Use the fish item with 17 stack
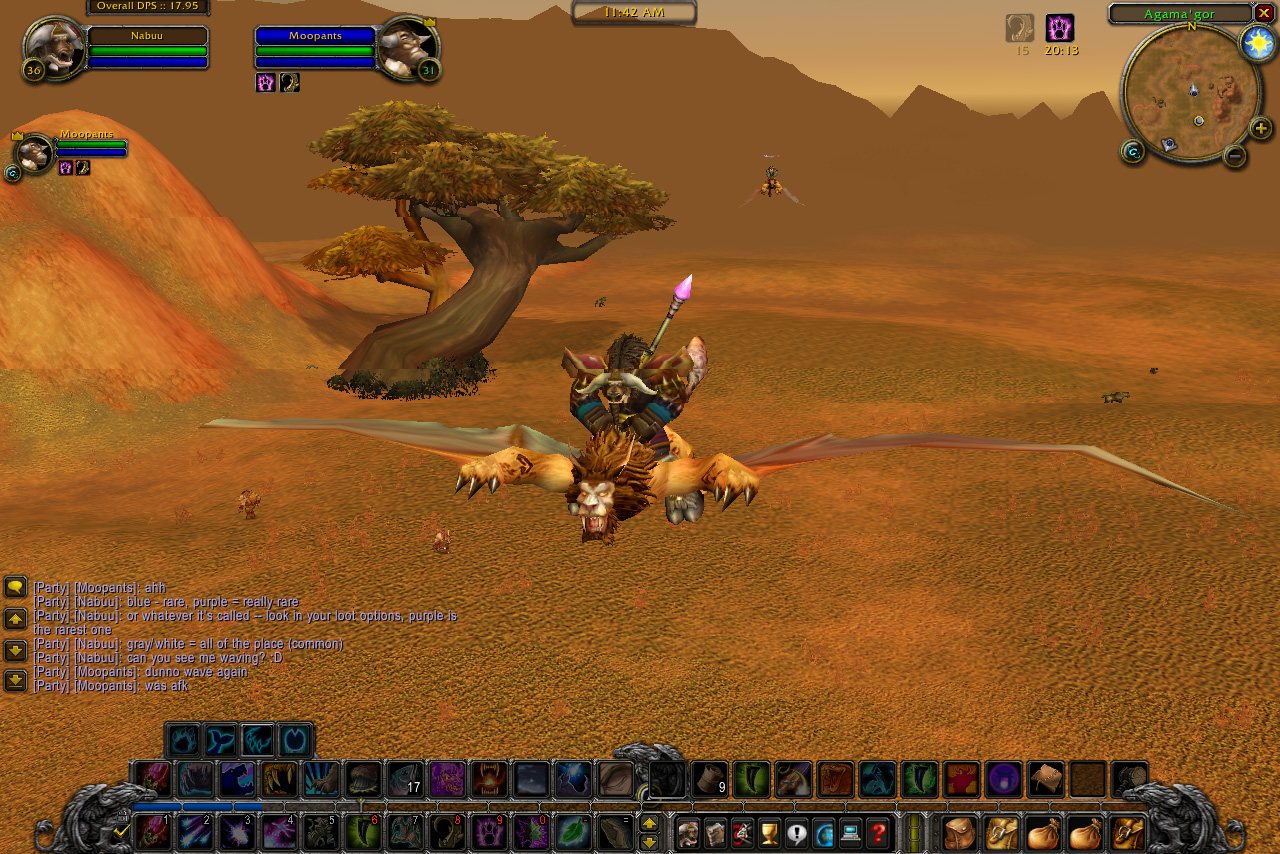 tap(405, 780)
